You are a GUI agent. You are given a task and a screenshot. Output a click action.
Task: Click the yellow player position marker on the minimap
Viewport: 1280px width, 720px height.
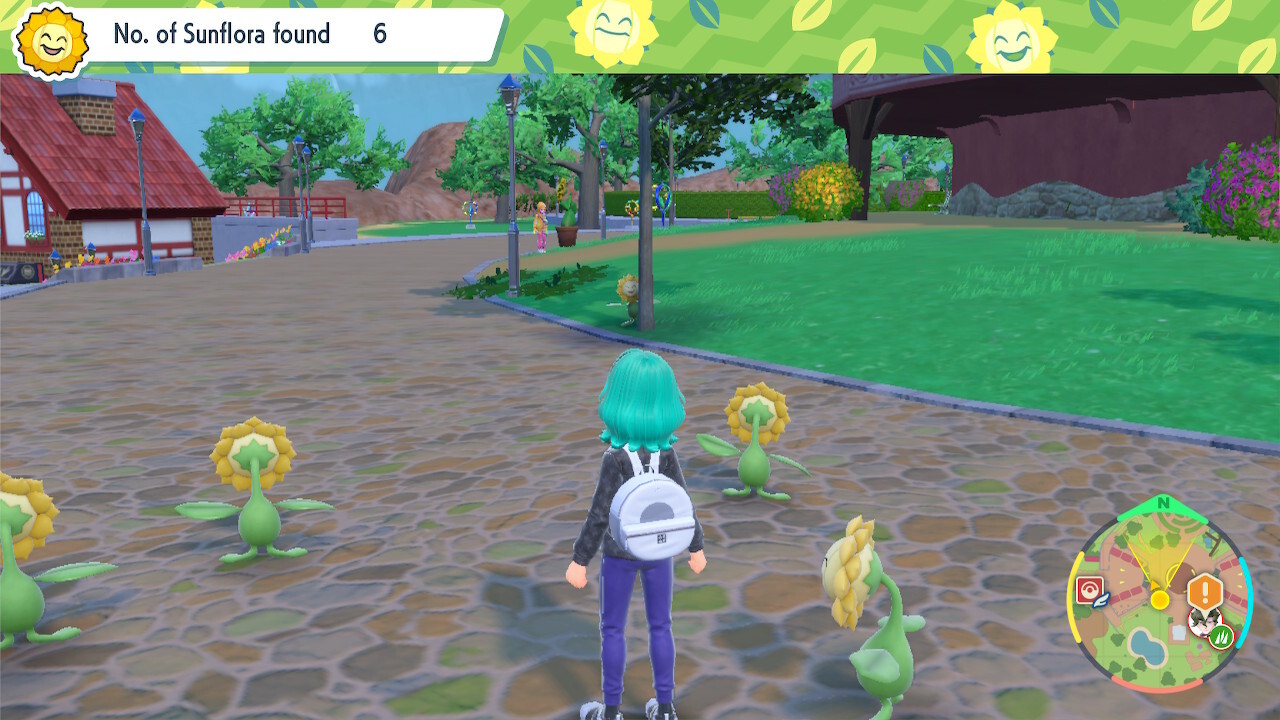(1160, 599)
